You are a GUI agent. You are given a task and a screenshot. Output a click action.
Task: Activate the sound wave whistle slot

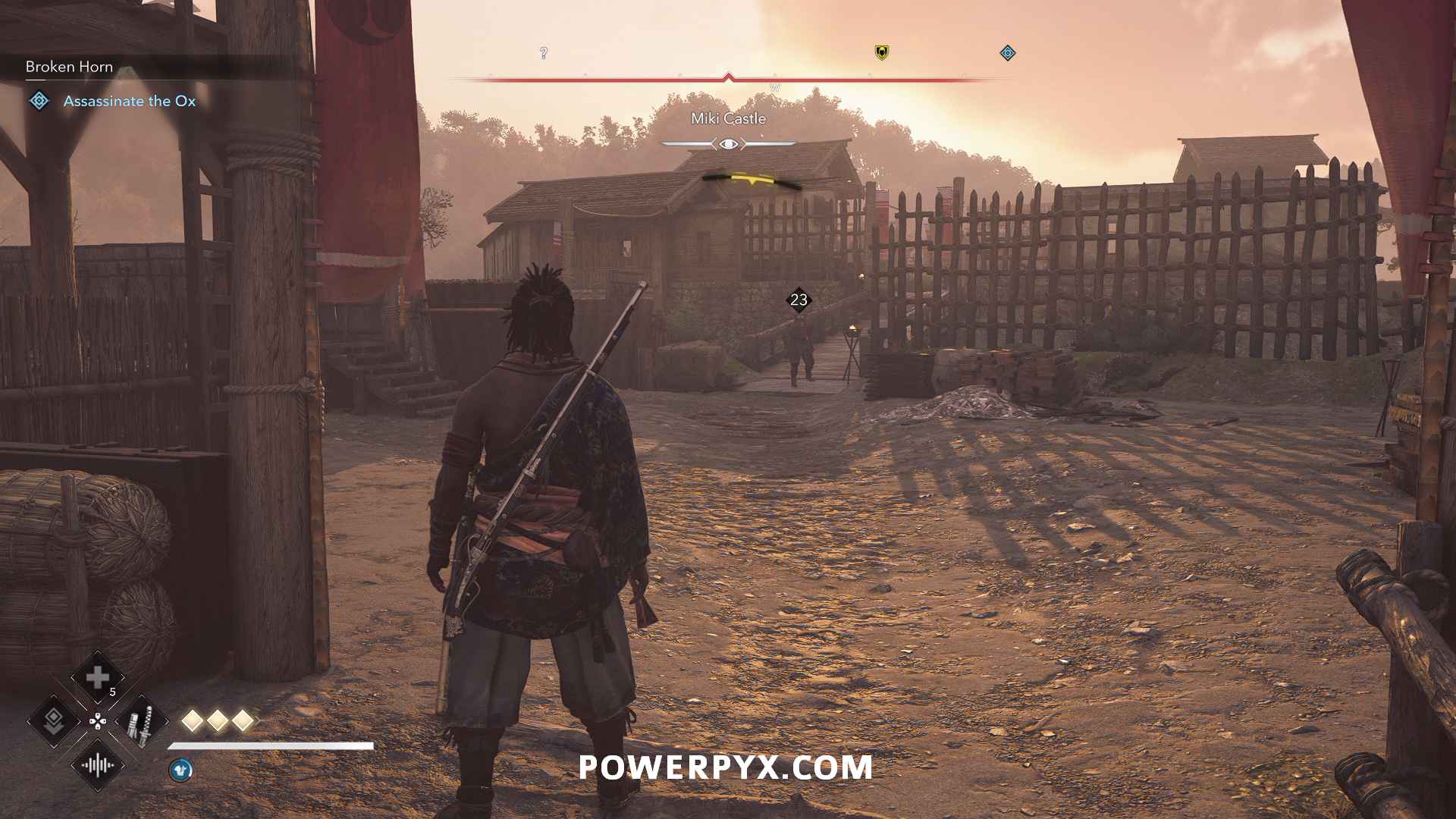pos(97,764)
